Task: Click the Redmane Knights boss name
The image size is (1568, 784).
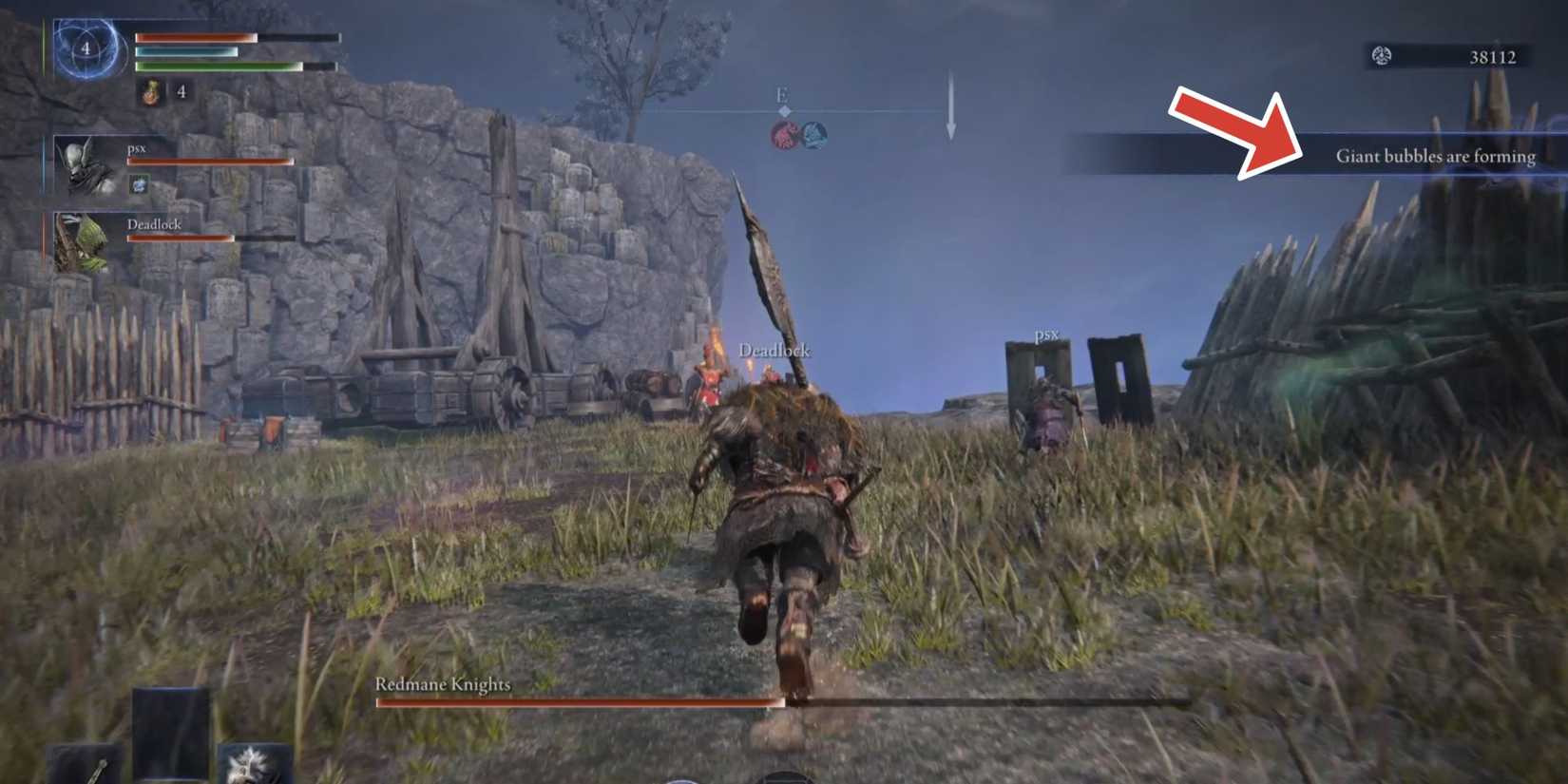Action: click(443, 683)
